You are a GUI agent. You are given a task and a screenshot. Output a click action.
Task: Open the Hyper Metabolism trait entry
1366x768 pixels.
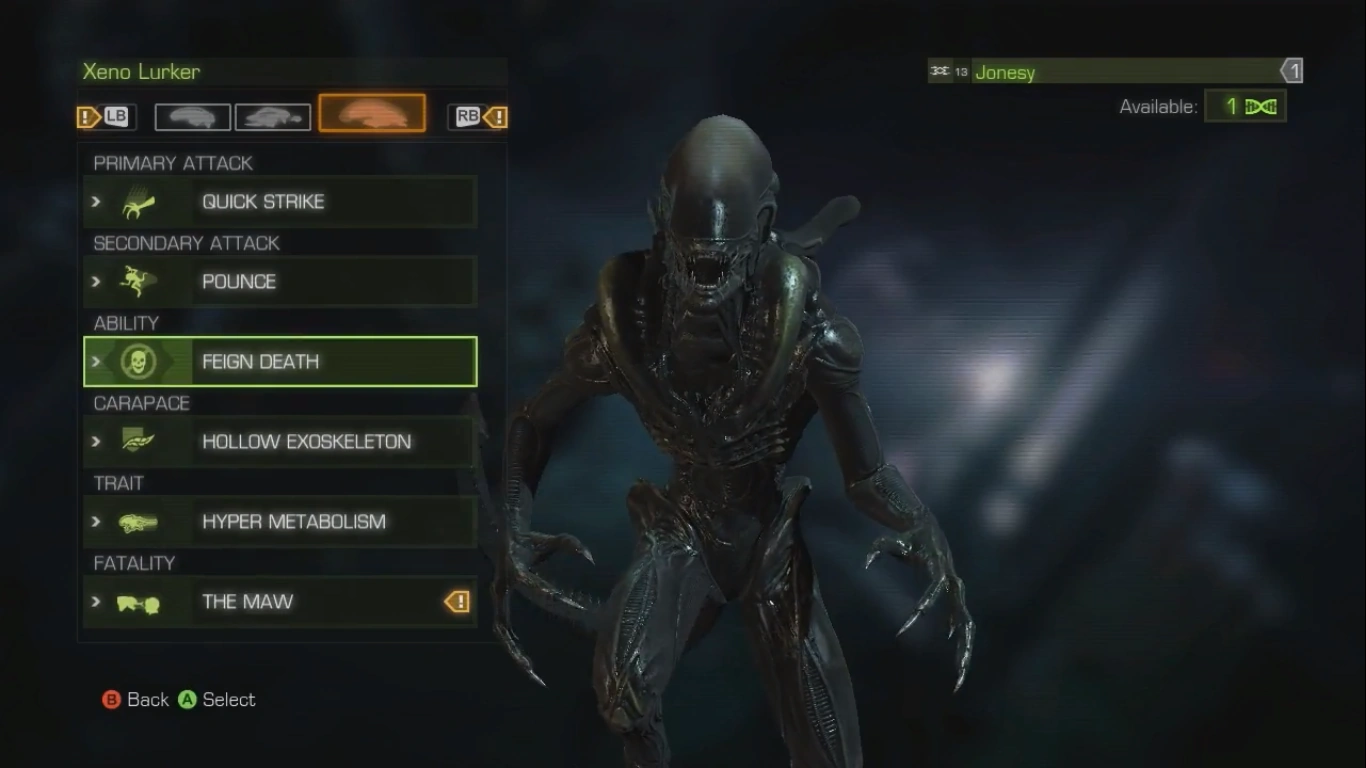280,522
